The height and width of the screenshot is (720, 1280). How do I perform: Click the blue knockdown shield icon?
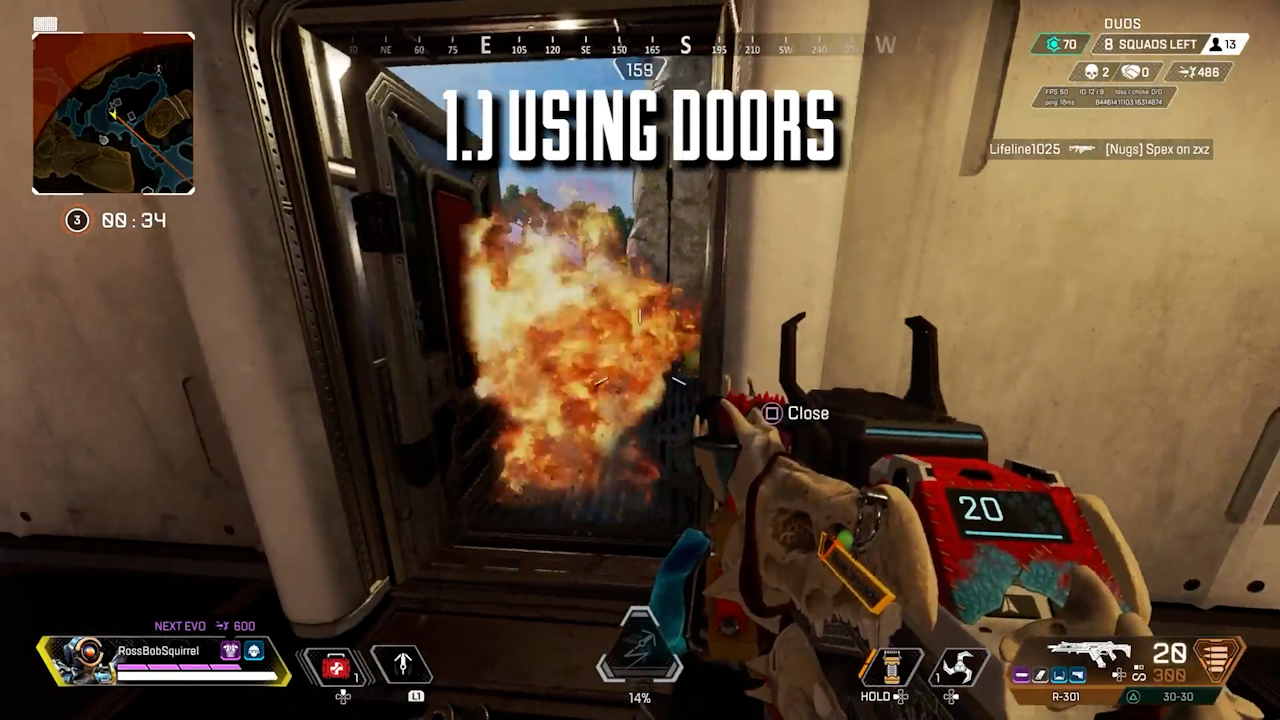pos(254,651)
